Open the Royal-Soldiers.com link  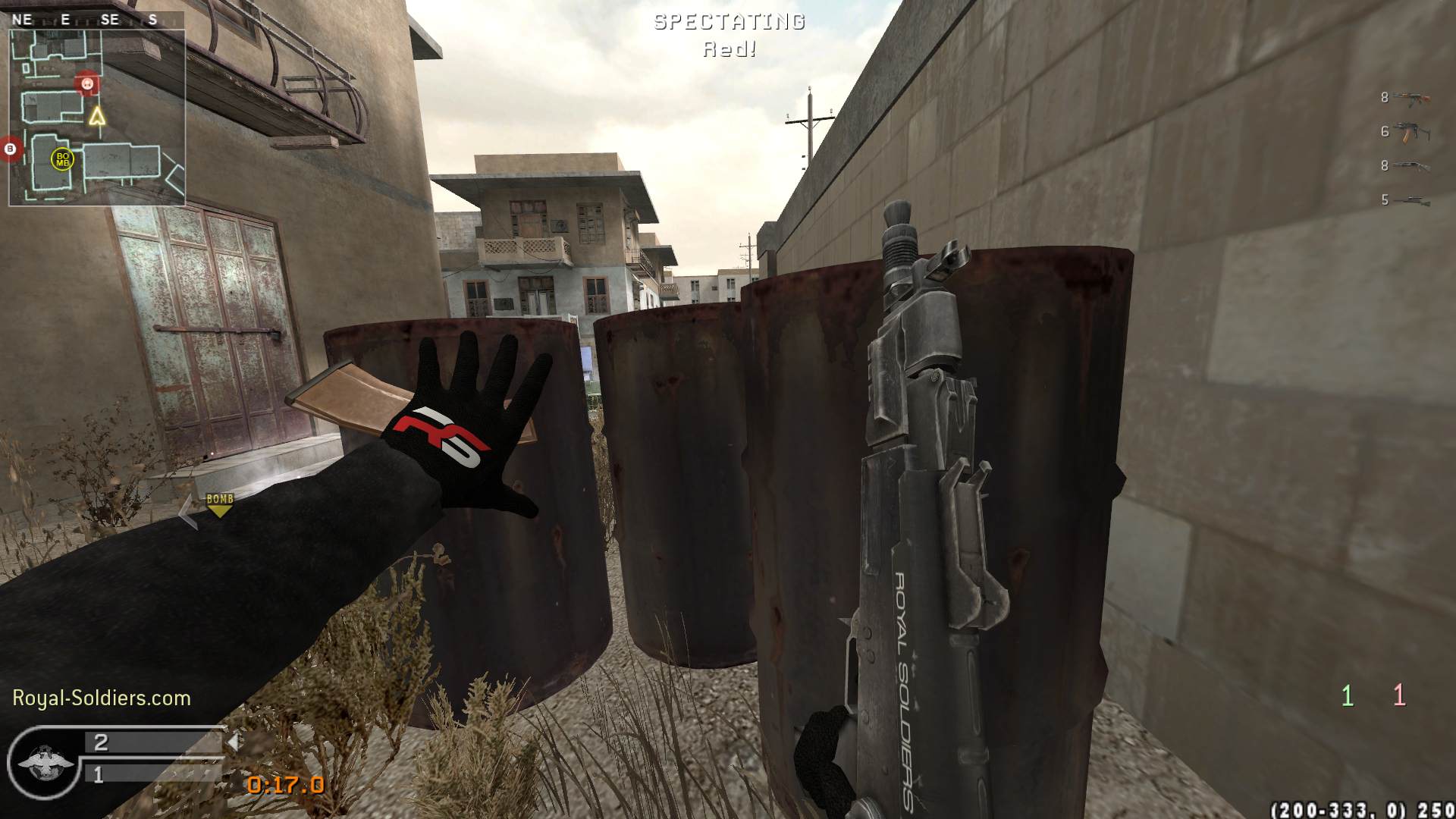click(102, 698)
